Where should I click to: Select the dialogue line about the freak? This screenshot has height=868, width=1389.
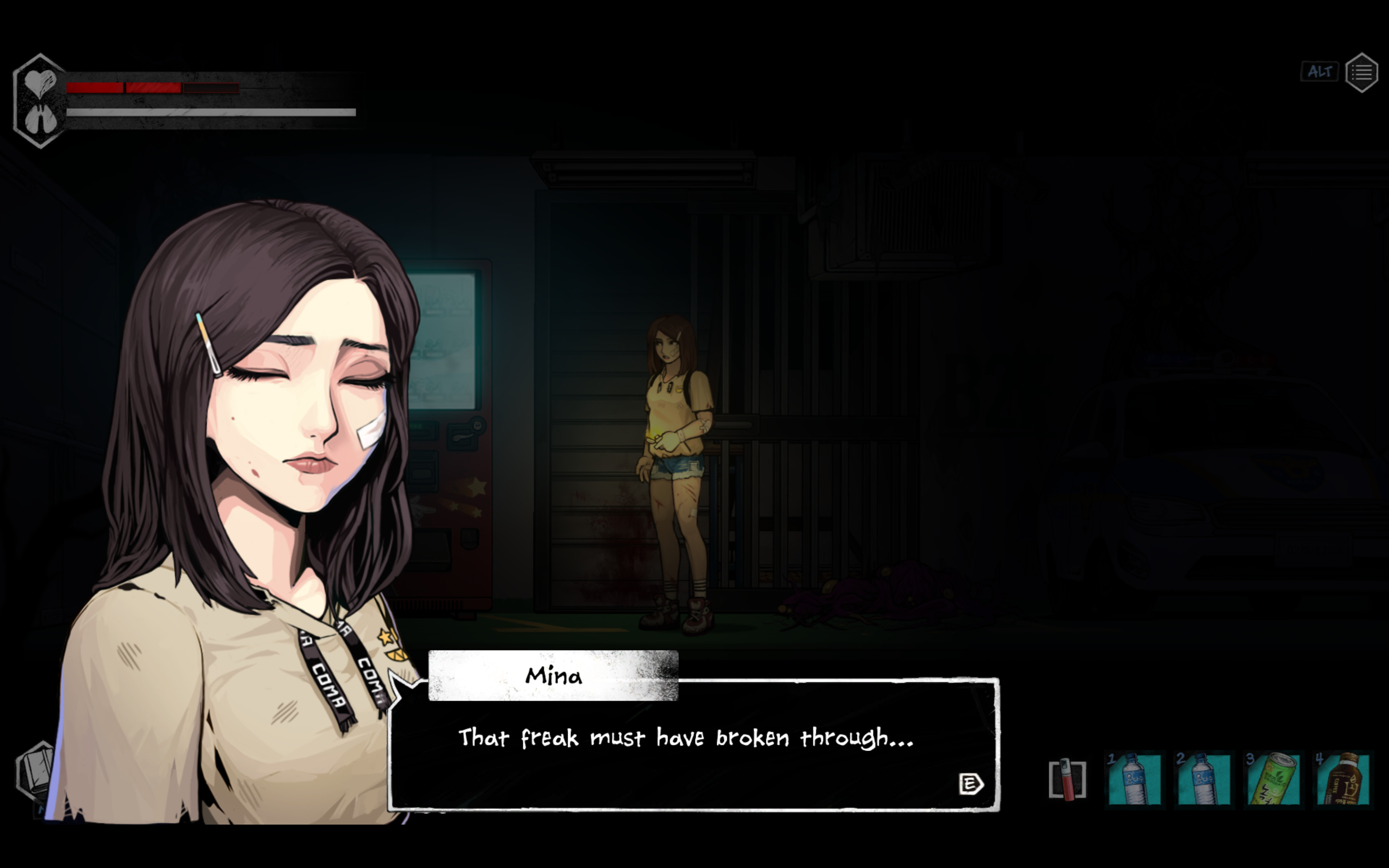686,739
